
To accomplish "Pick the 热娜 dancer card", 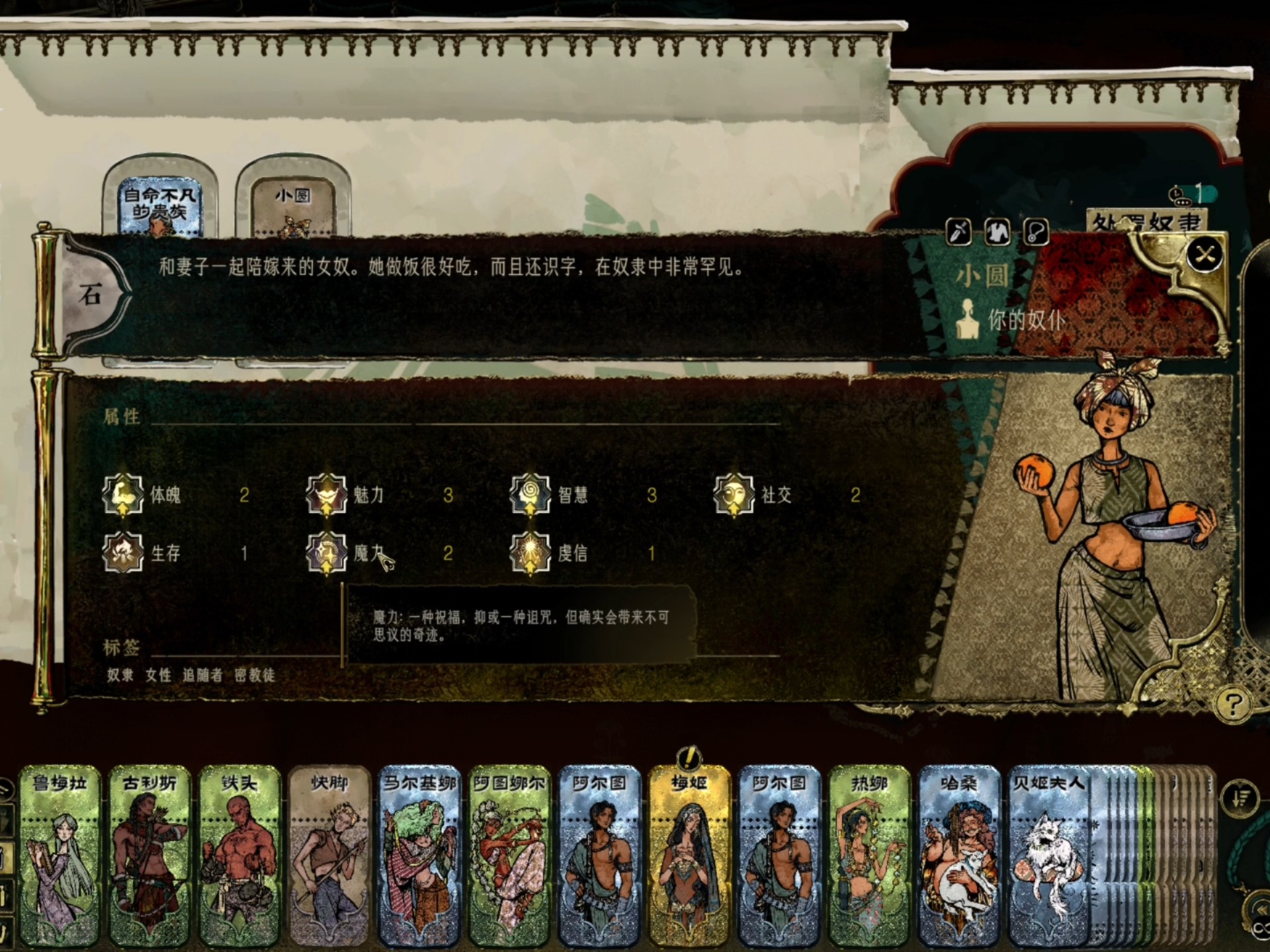I will pyautogui.click(x=869, y=856).
